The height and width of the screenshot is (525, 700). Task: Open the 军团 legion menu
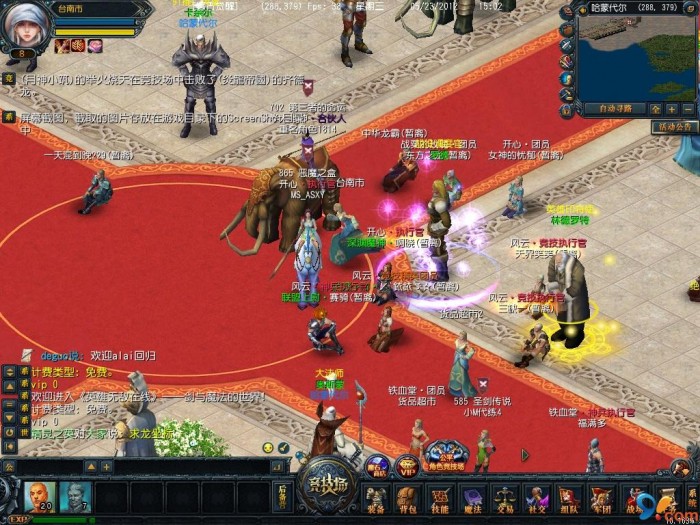pos(600,498)
